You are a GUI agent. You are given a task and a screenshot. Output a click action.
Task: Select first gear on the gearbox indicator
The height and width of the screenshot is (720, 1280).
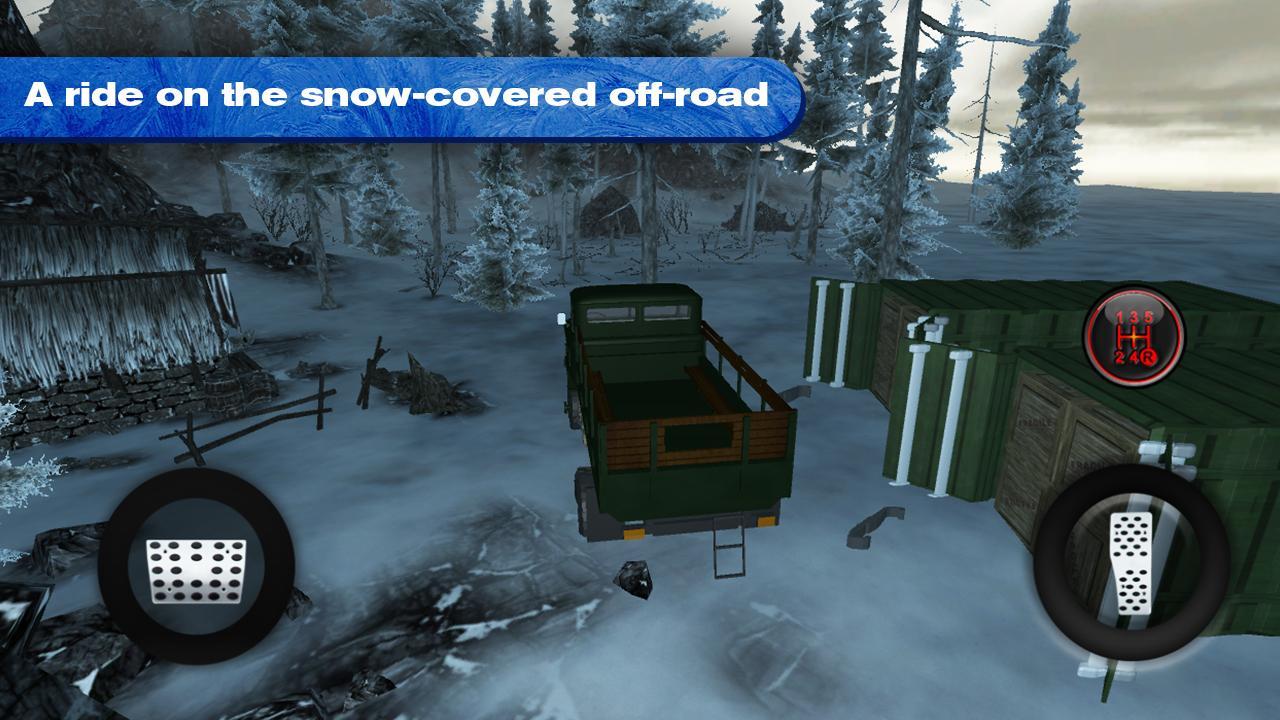tap(1119, 316)
